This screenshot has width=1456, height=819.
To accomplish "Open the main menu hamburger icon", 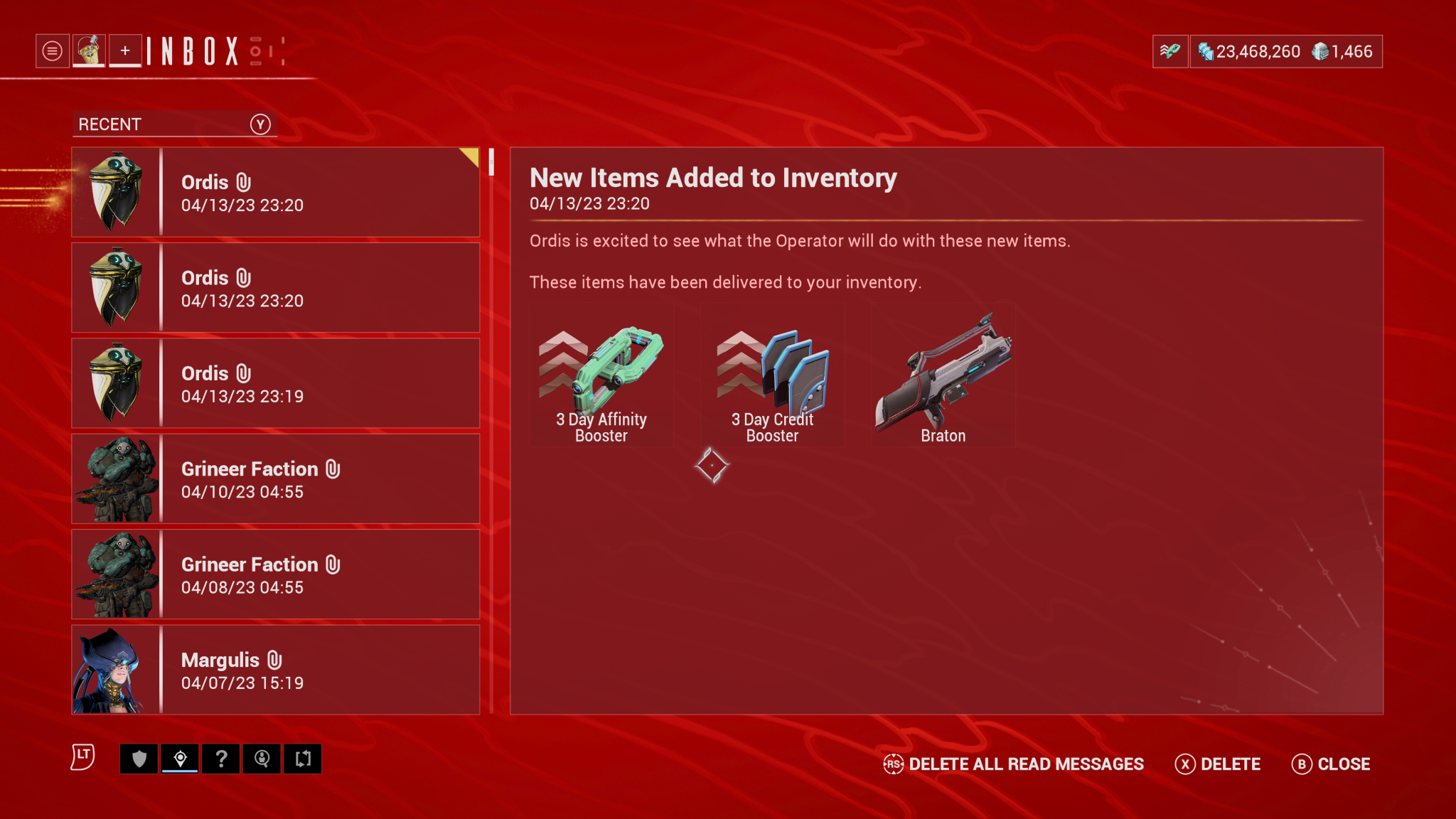I will point(52,50).
